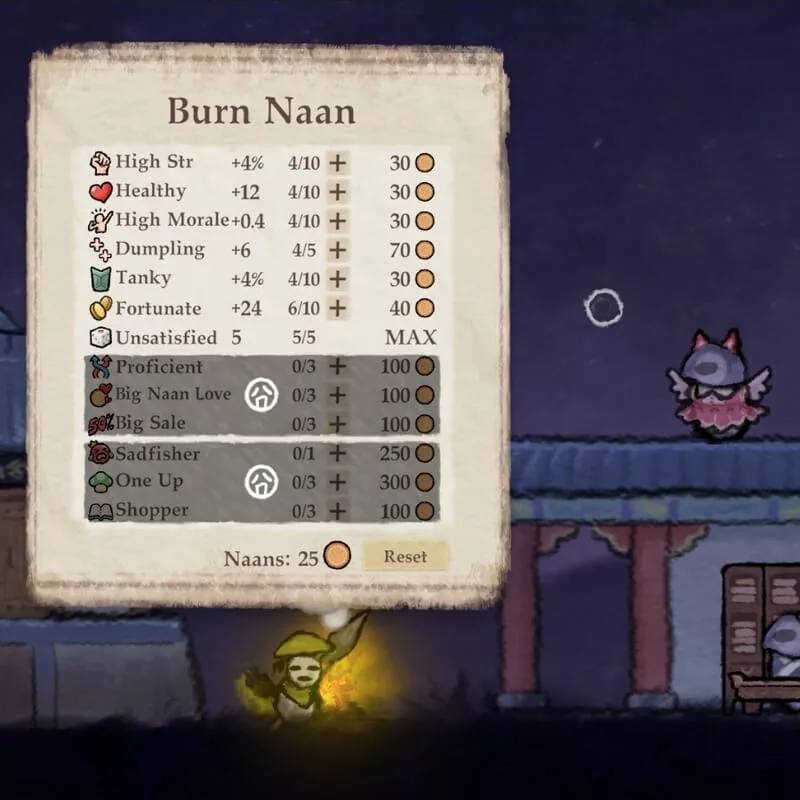The width and height of the screenshot is (800, 800).
Task: Add a point to High Str
Action: [338, 163]
